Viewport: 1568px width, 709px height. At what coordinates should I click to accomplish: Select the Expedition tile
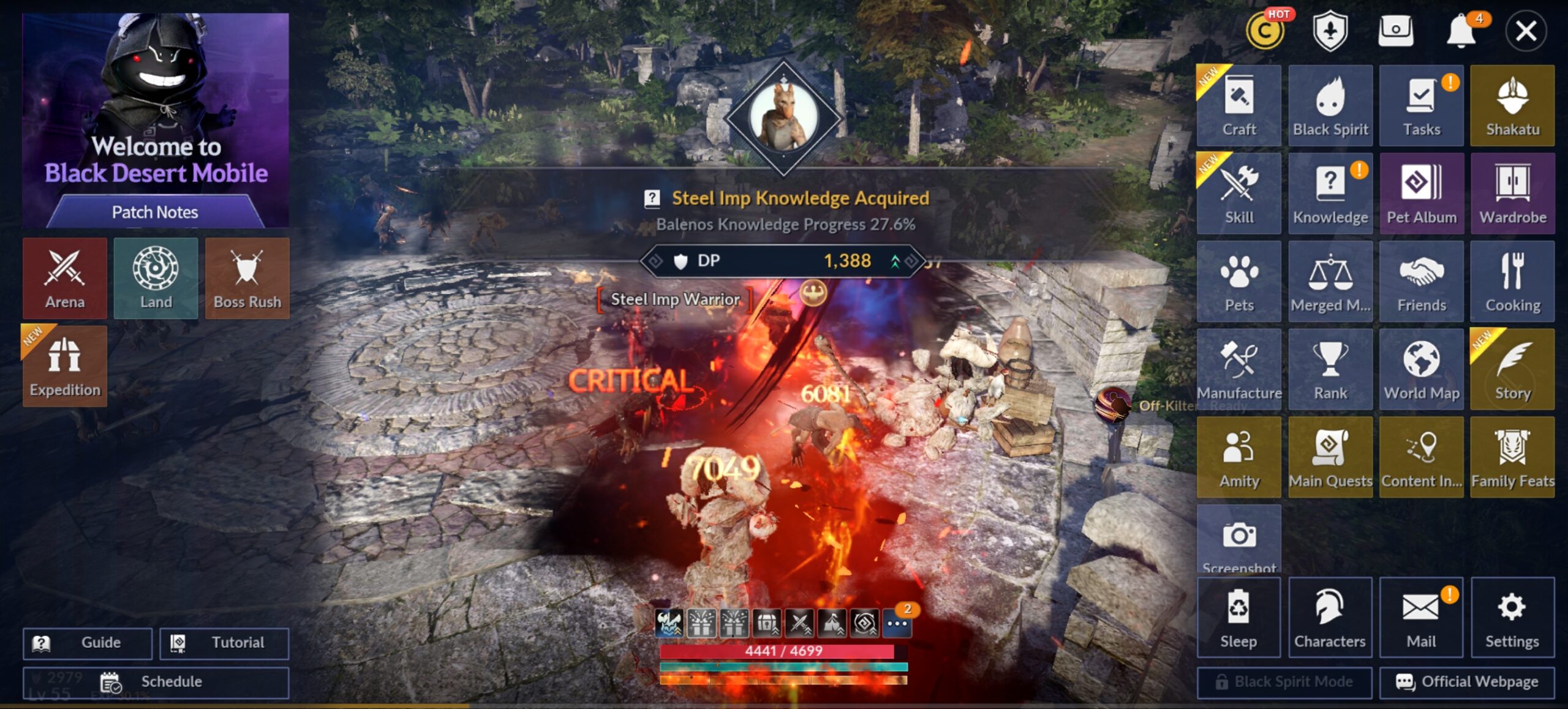point(65,366)
